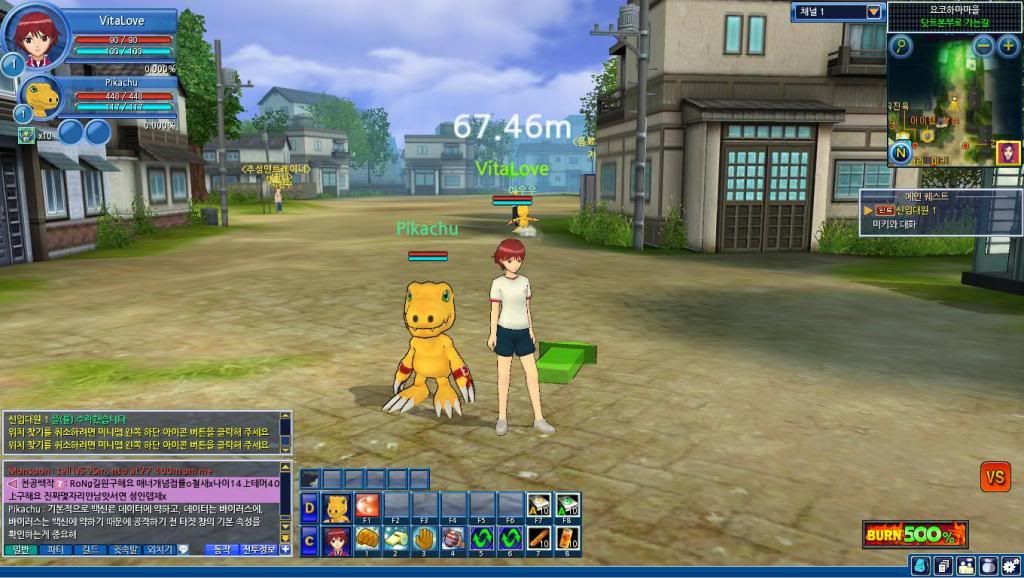The width and height of the screenshot is (1024, 578).
Task: Open the gear settings icon
Action: click(x=1010, y=566)
